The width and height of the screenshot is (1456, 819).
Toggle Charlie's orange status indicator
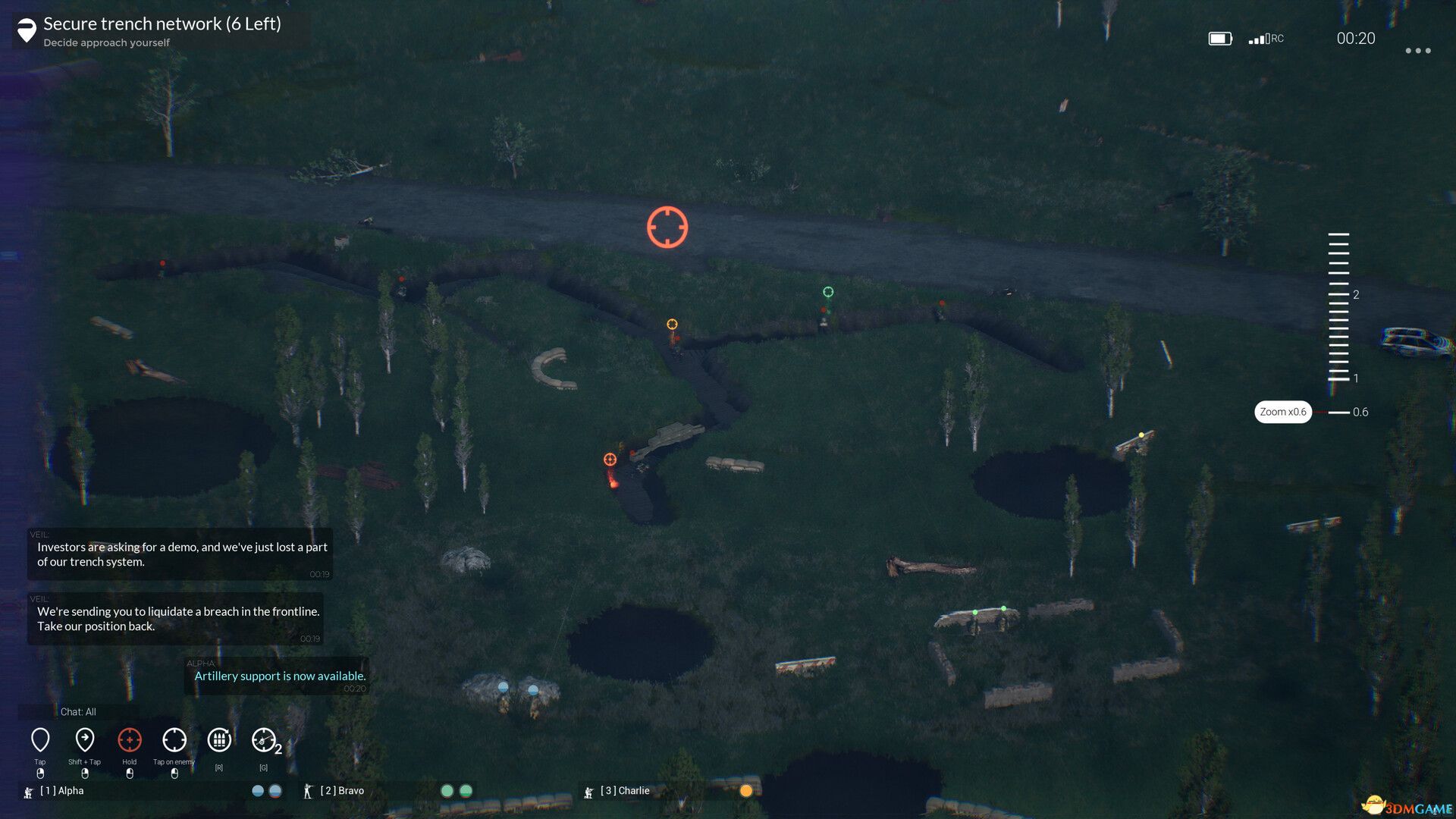(x=746, y=790)
